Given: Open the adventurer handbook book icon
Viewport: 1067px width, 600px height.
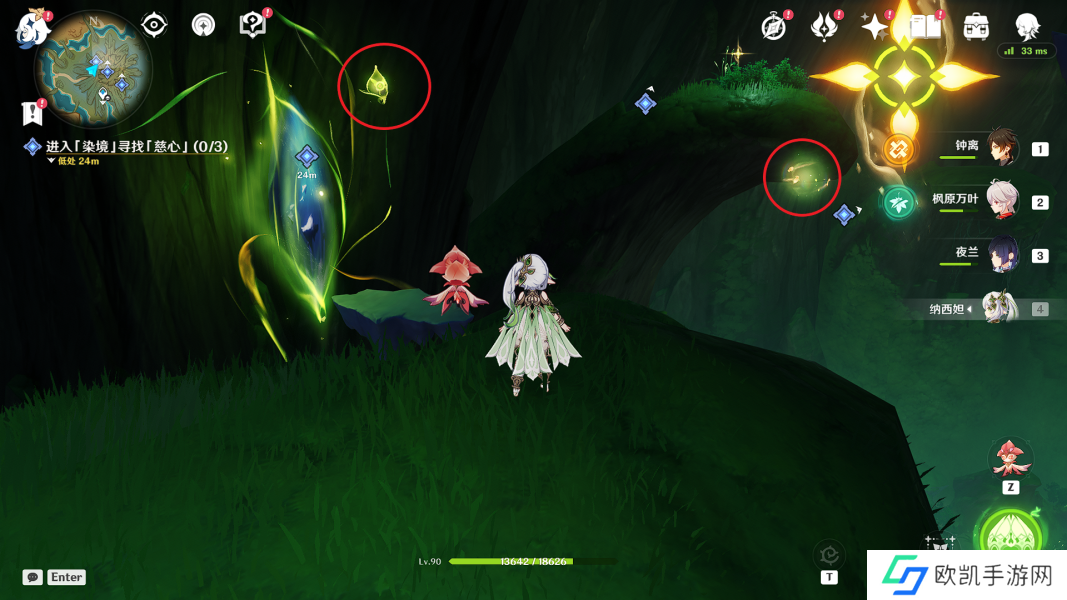Looking at the screenshot, I should pos(926,27).
